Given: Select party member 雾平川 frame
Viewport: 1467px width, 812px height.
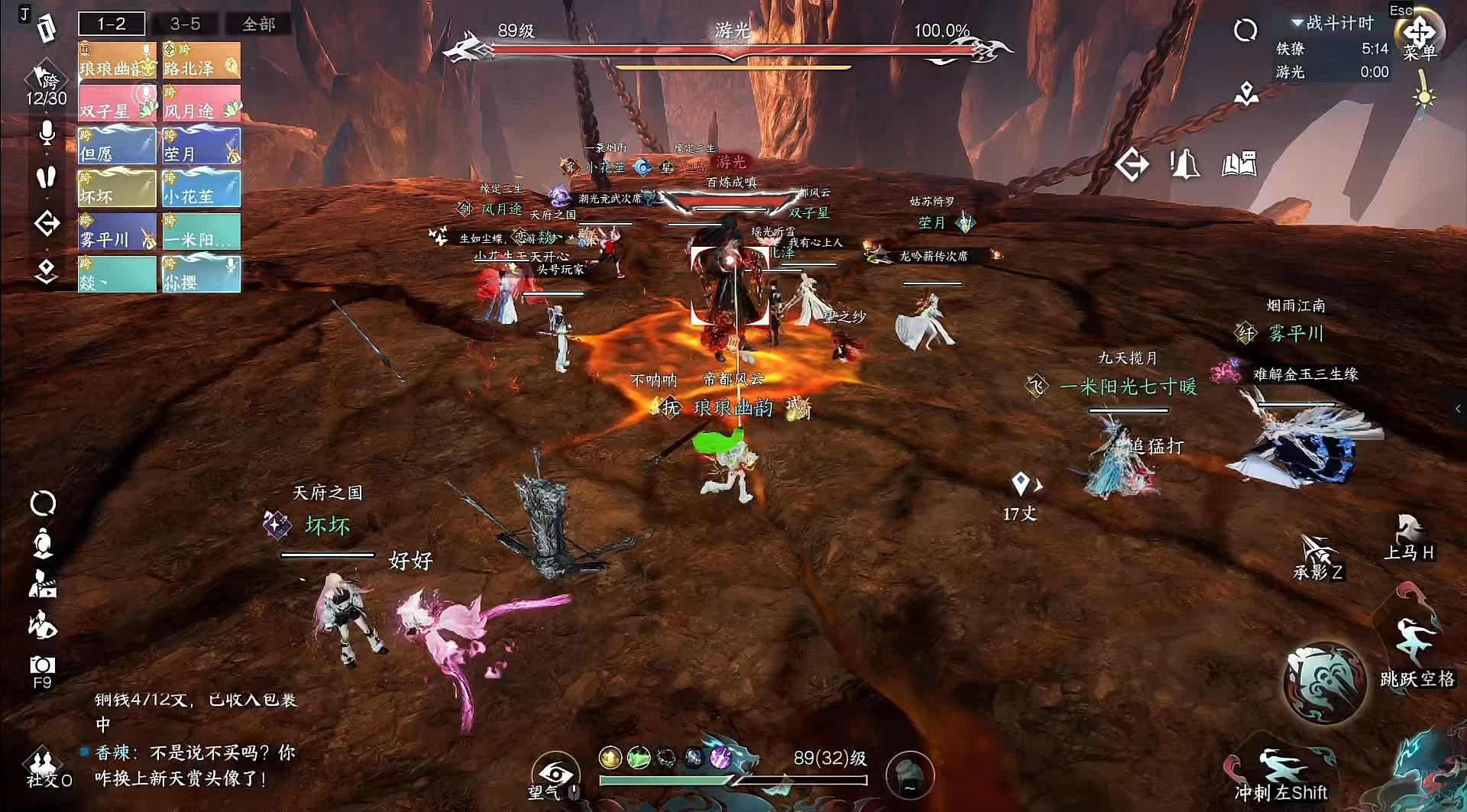Looking at the screenshot, I should click(x=117, y=231).
